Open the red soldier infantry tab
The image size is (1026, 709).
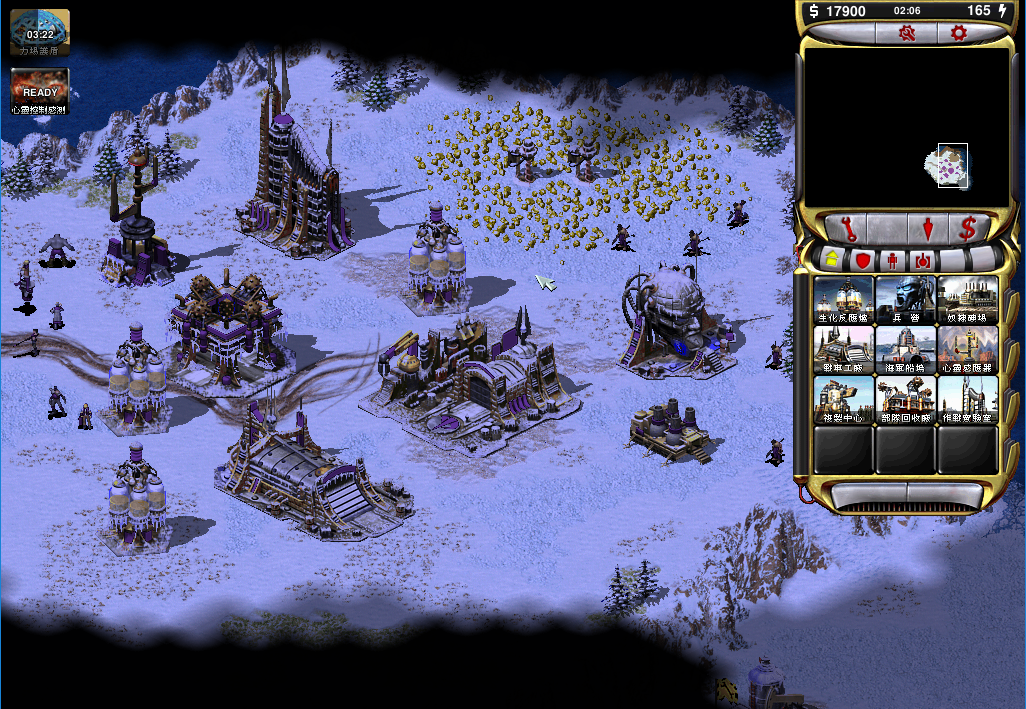click(x=892, y=260)
